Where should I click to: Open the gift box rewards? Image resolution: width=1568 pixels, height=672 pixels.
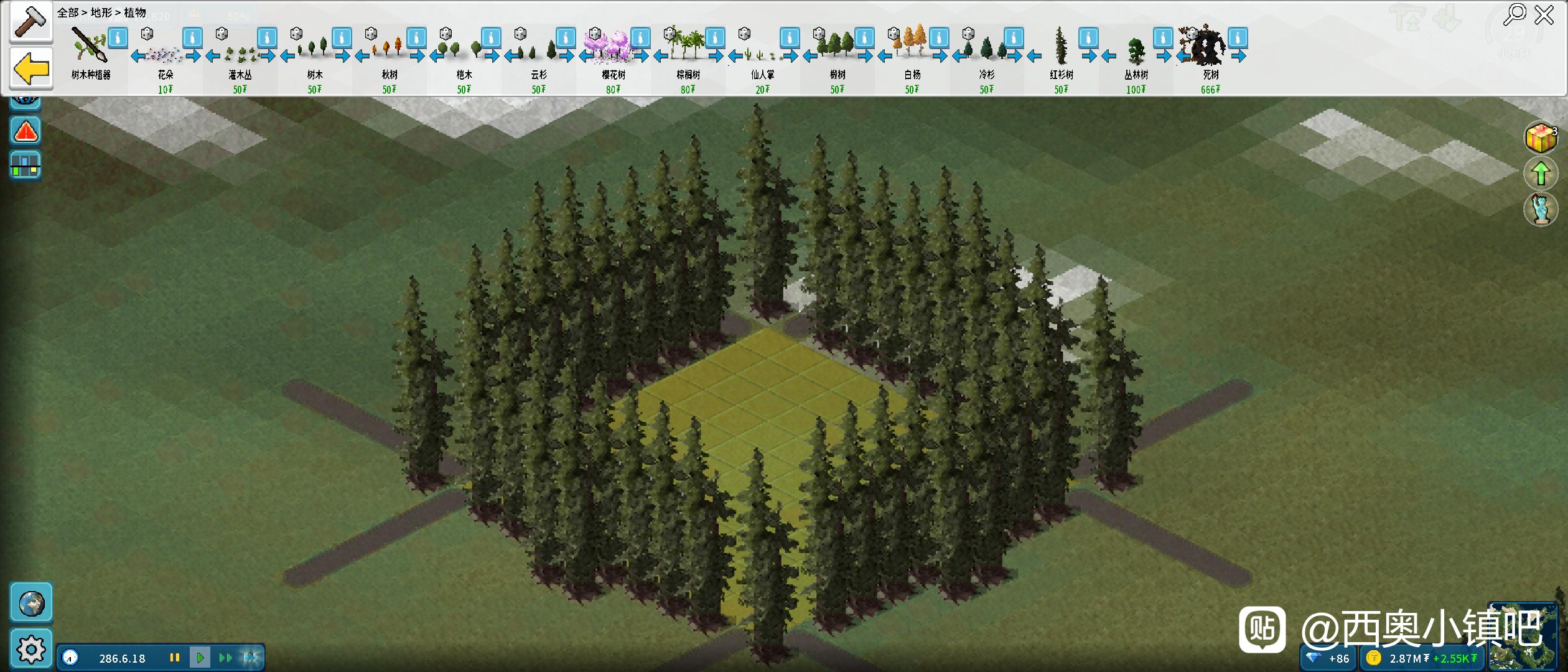click(1541, 138)
